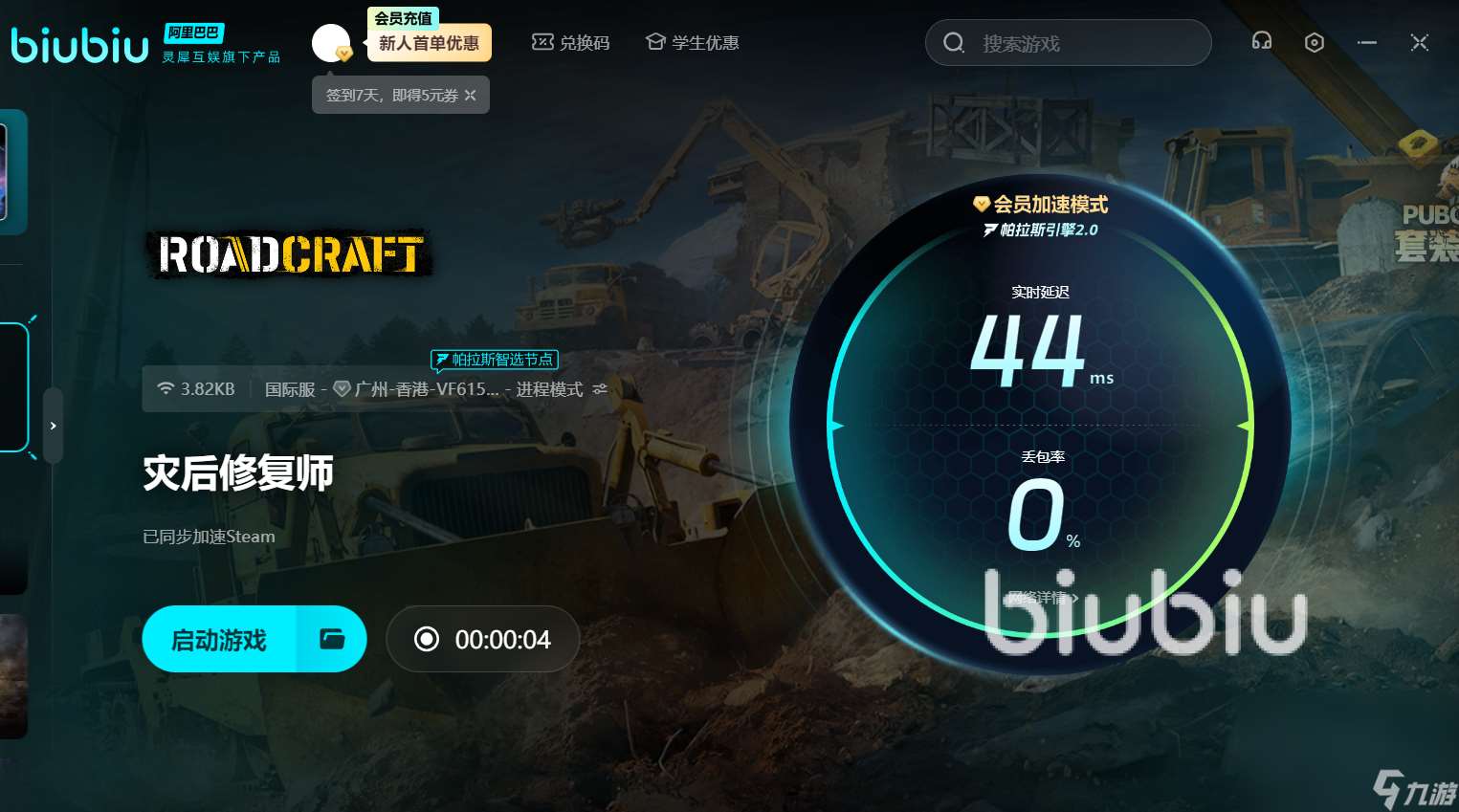Select the 帕拉斯智选节点 tag
1459x812 pixels.
point(495,360)
